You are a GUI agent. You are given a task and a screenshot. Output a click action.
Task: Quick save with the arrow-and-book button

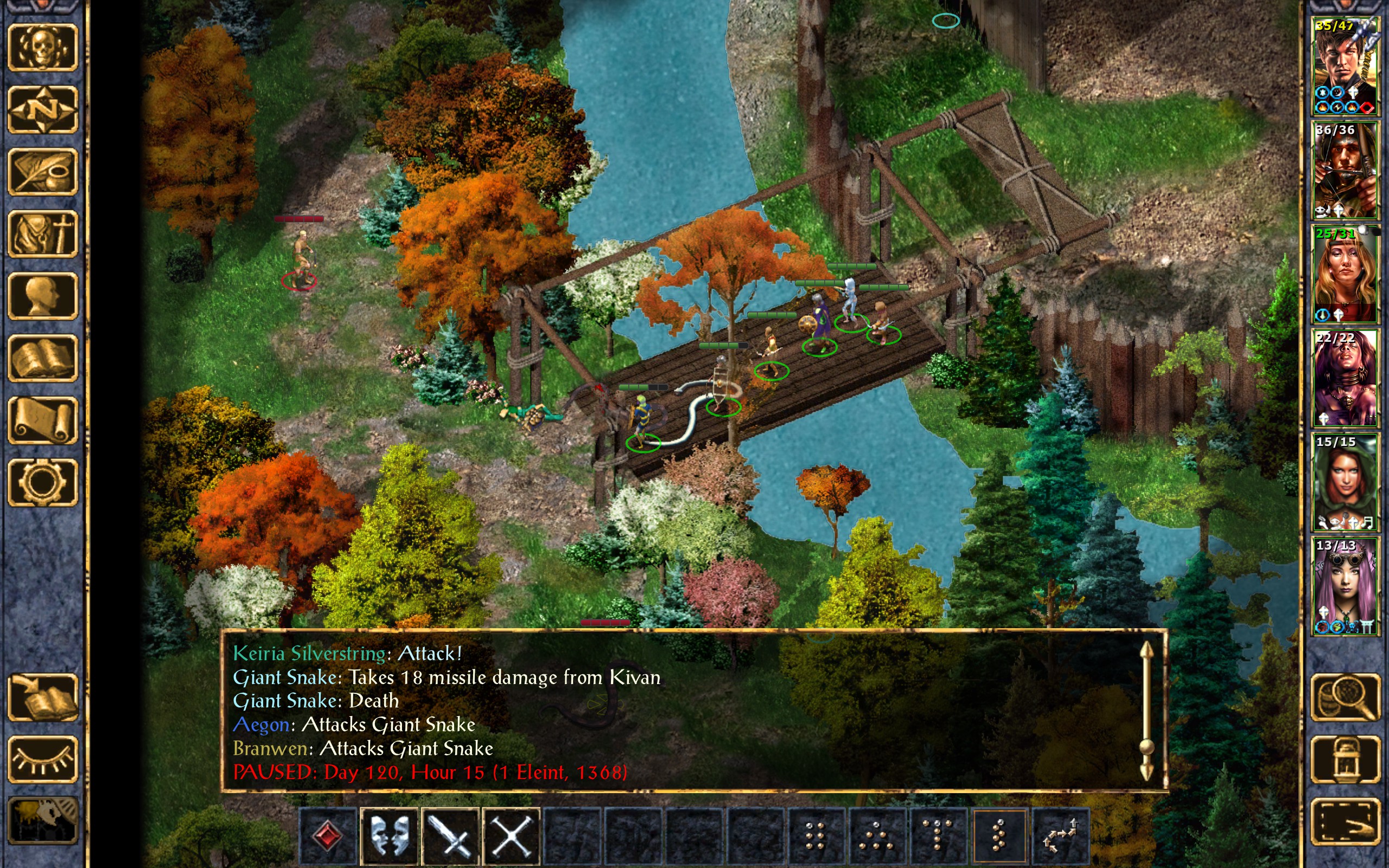coord(42,697)
